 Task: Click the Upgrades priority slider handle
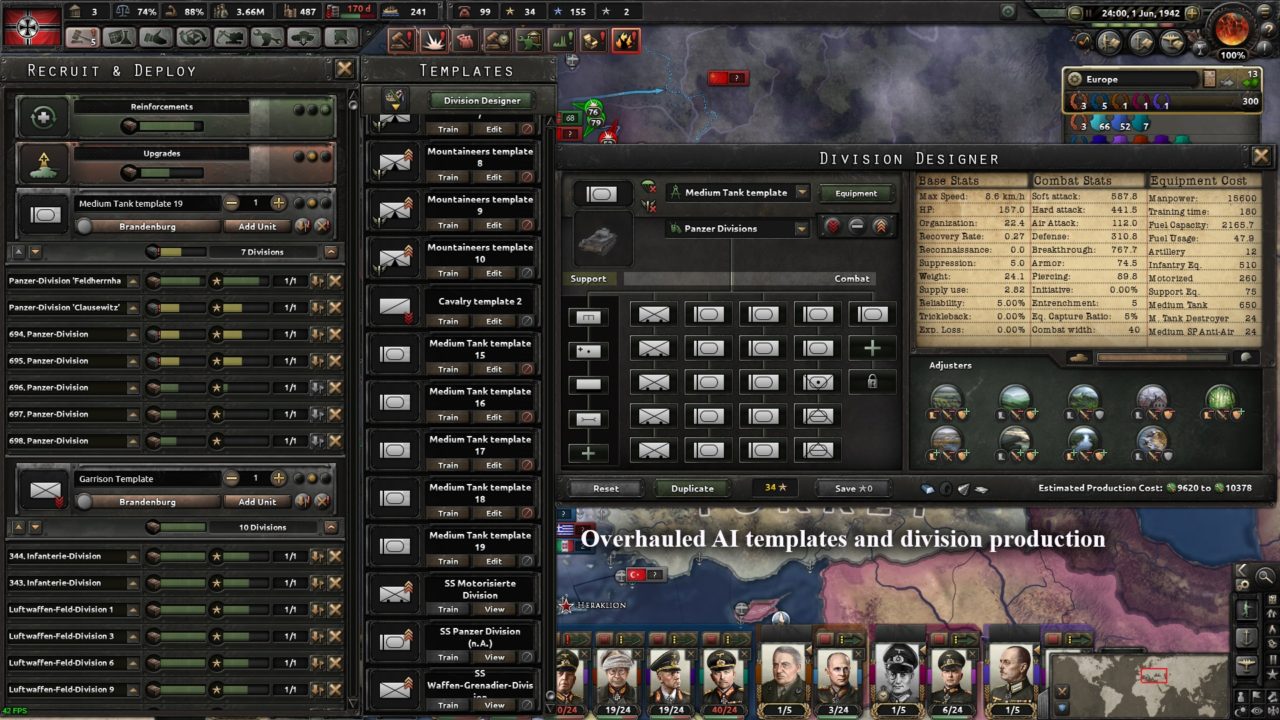[x=128, y=172]
